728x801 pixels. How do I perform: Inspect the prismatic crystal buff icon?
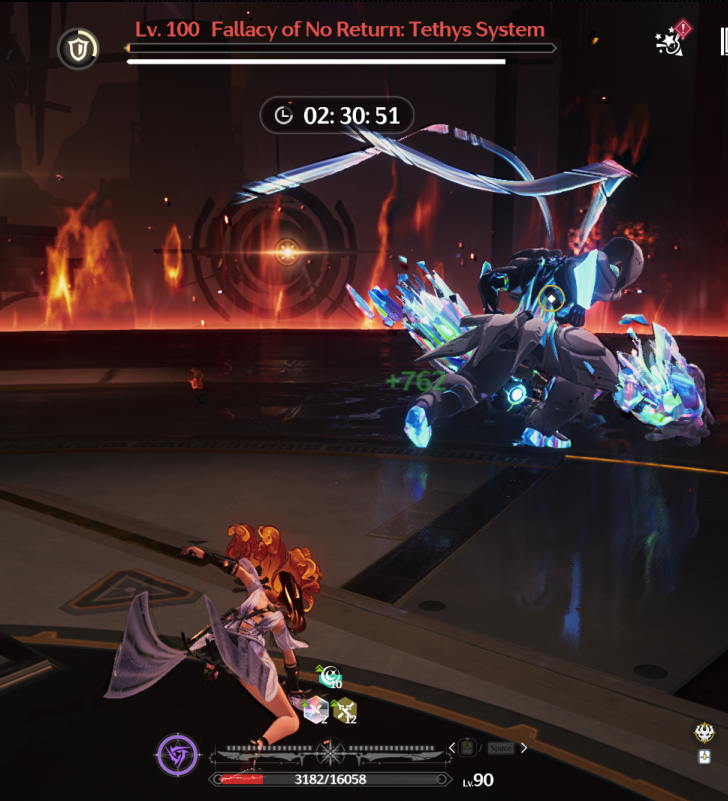pos(314,710)
